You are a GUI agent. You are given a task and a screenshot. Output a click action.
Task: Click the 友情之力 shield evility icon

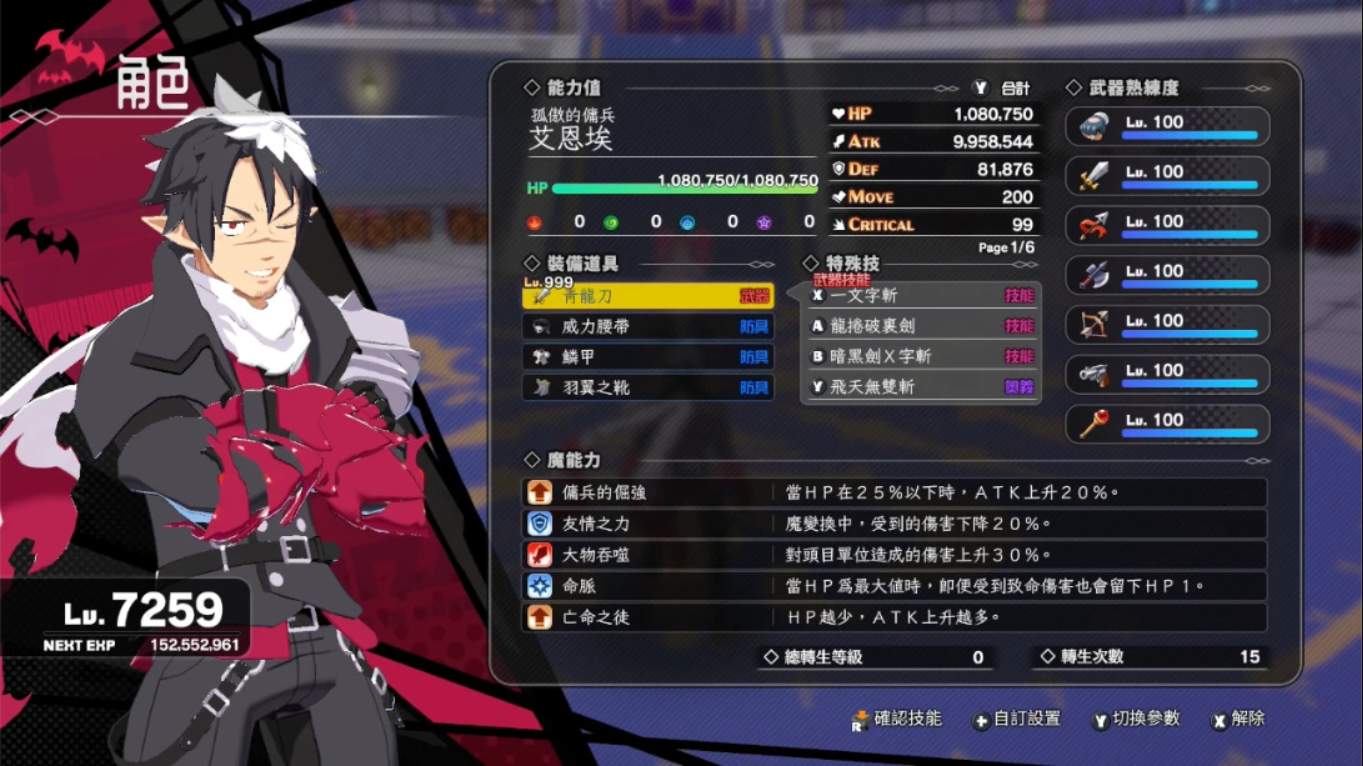pos(540,522)
